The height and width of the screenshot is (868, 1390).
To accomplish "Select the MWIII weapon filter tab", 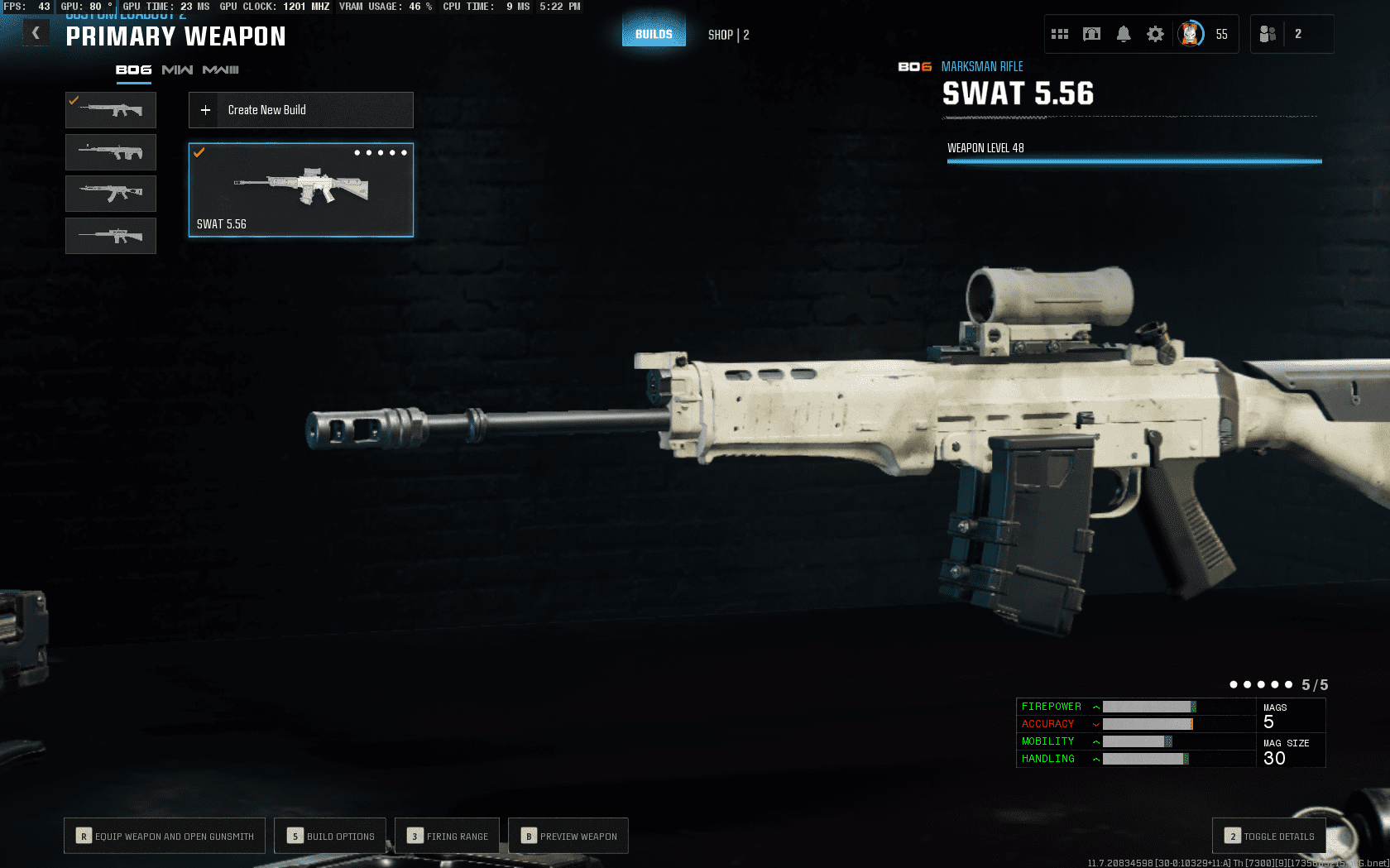I will tap(221, 70).
